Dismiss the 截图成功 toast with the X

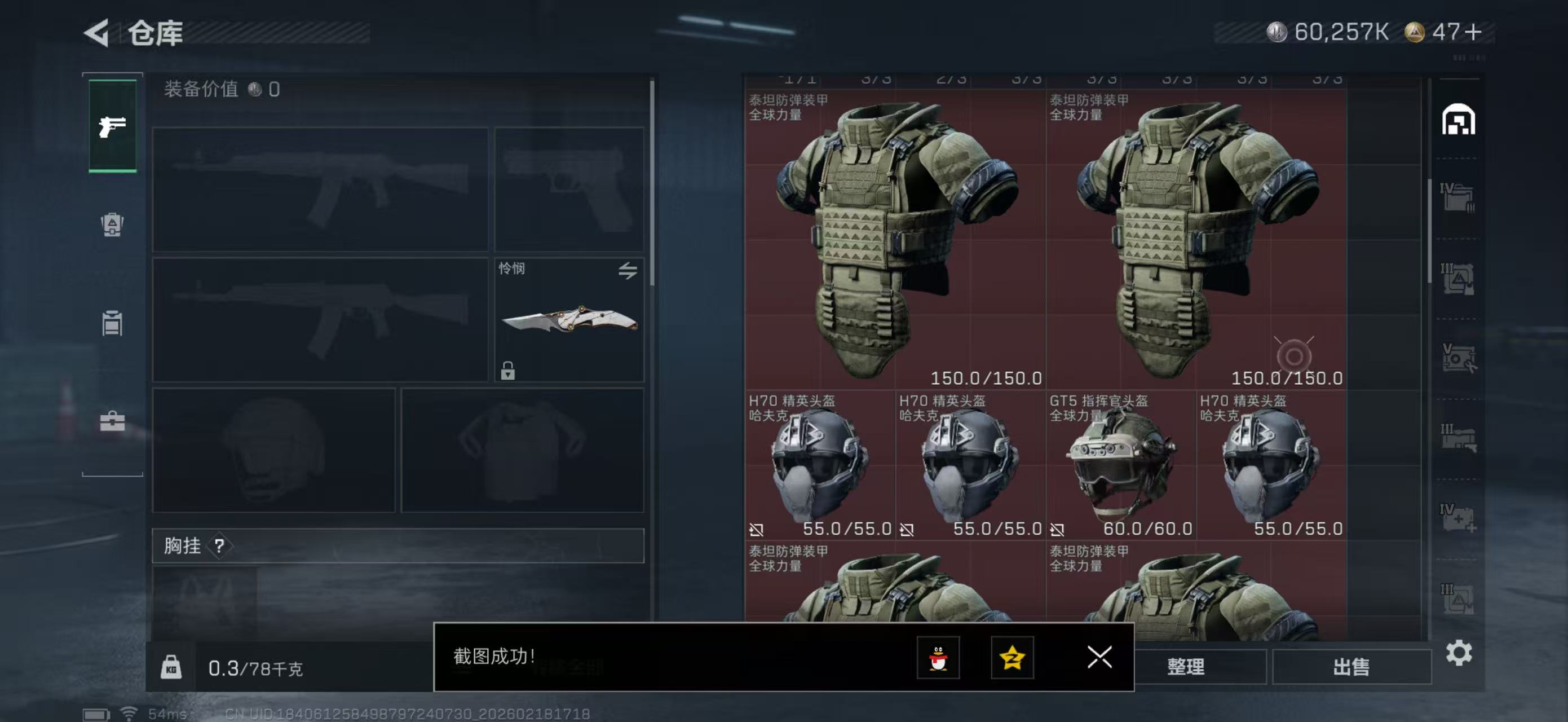1099,658
